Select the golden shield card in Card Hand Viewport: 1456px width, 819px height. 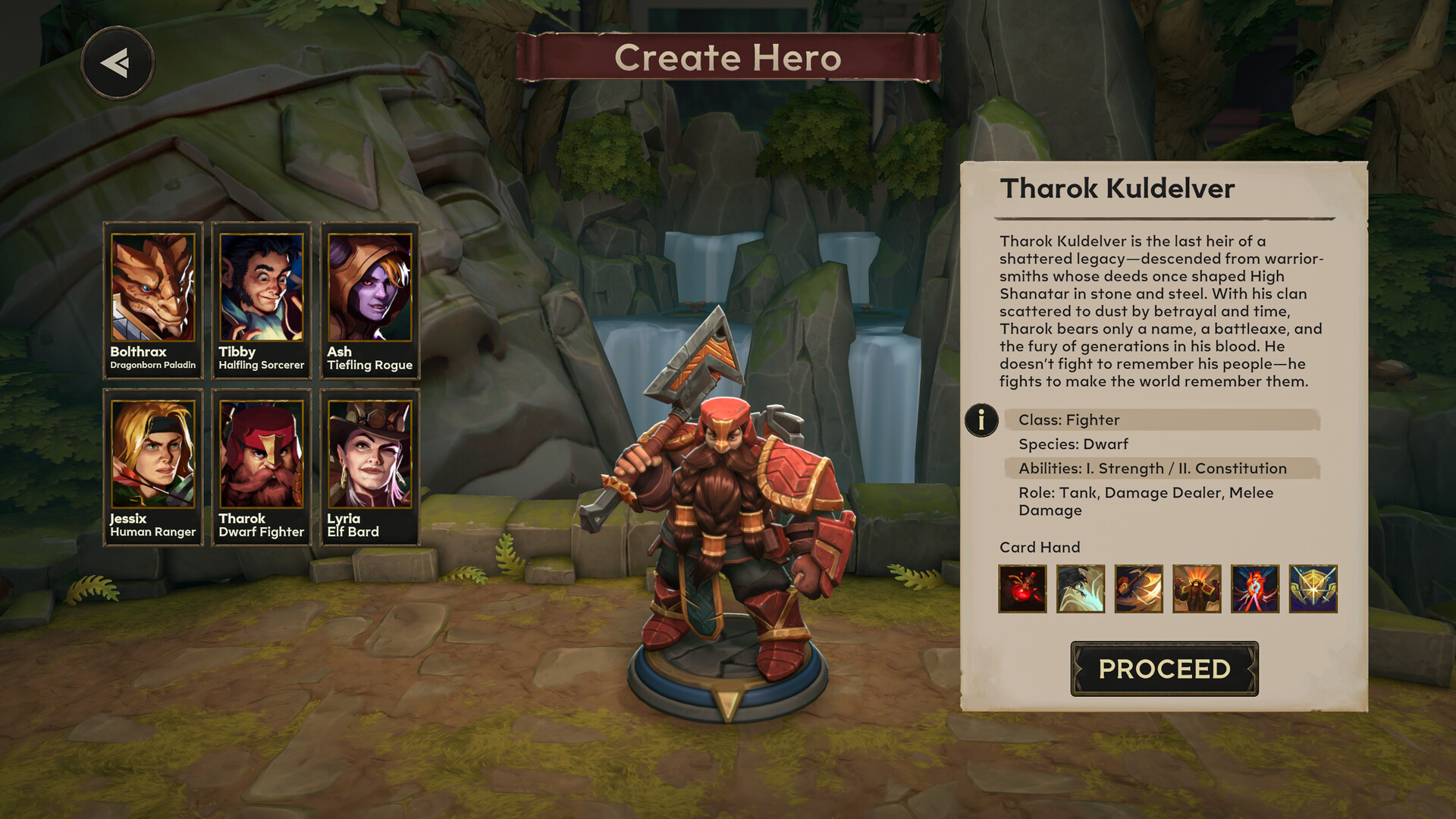[1311, 588]
